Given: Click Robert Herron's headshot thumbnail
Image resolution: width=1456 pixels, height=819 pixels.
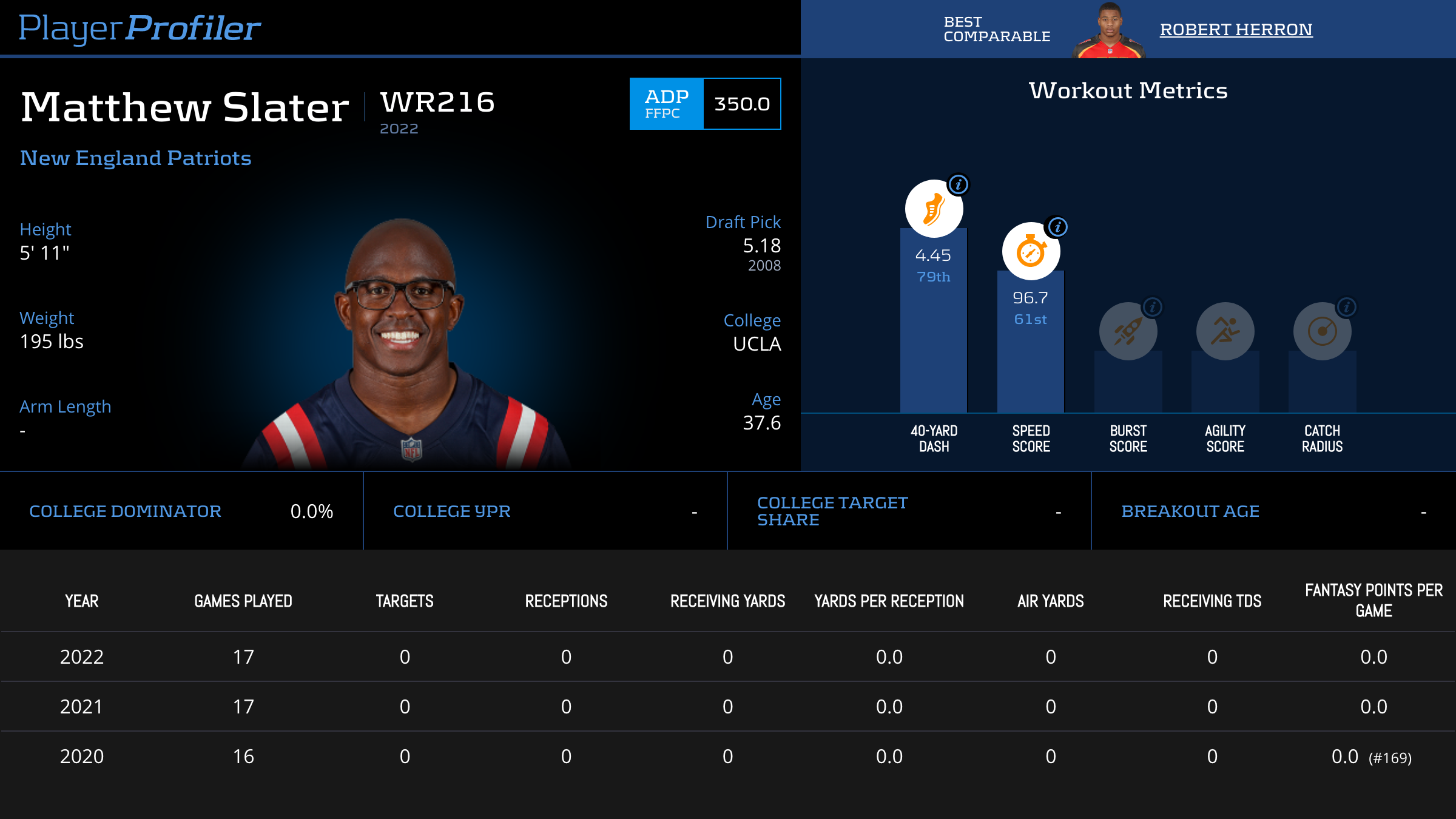Looking at the screenshot, I should point(1109,30).
